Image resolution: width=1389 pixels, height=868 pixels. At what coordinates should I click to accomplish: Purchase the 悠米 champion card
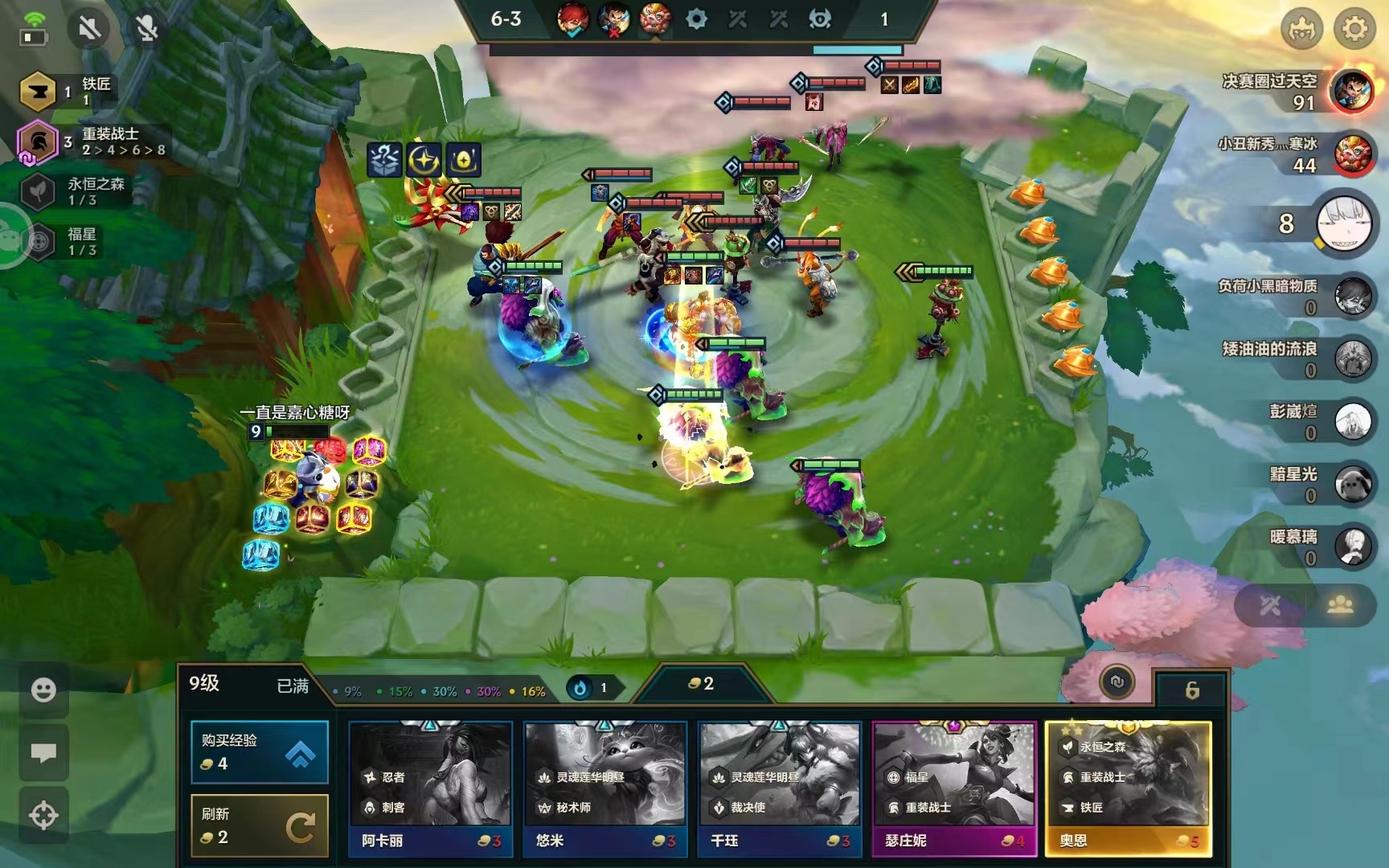point(605,788)
